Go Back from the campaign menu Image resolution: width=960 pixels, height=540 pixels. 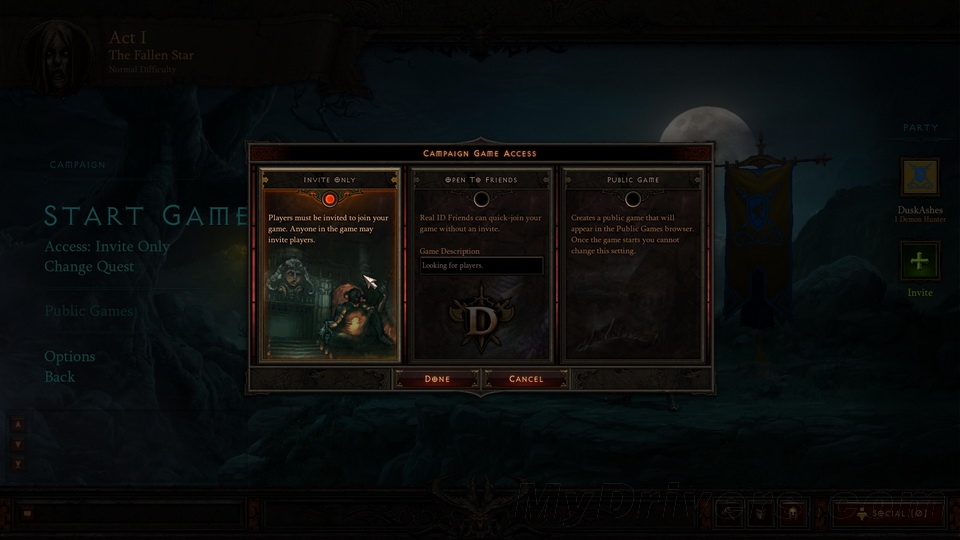click(59, 377)
